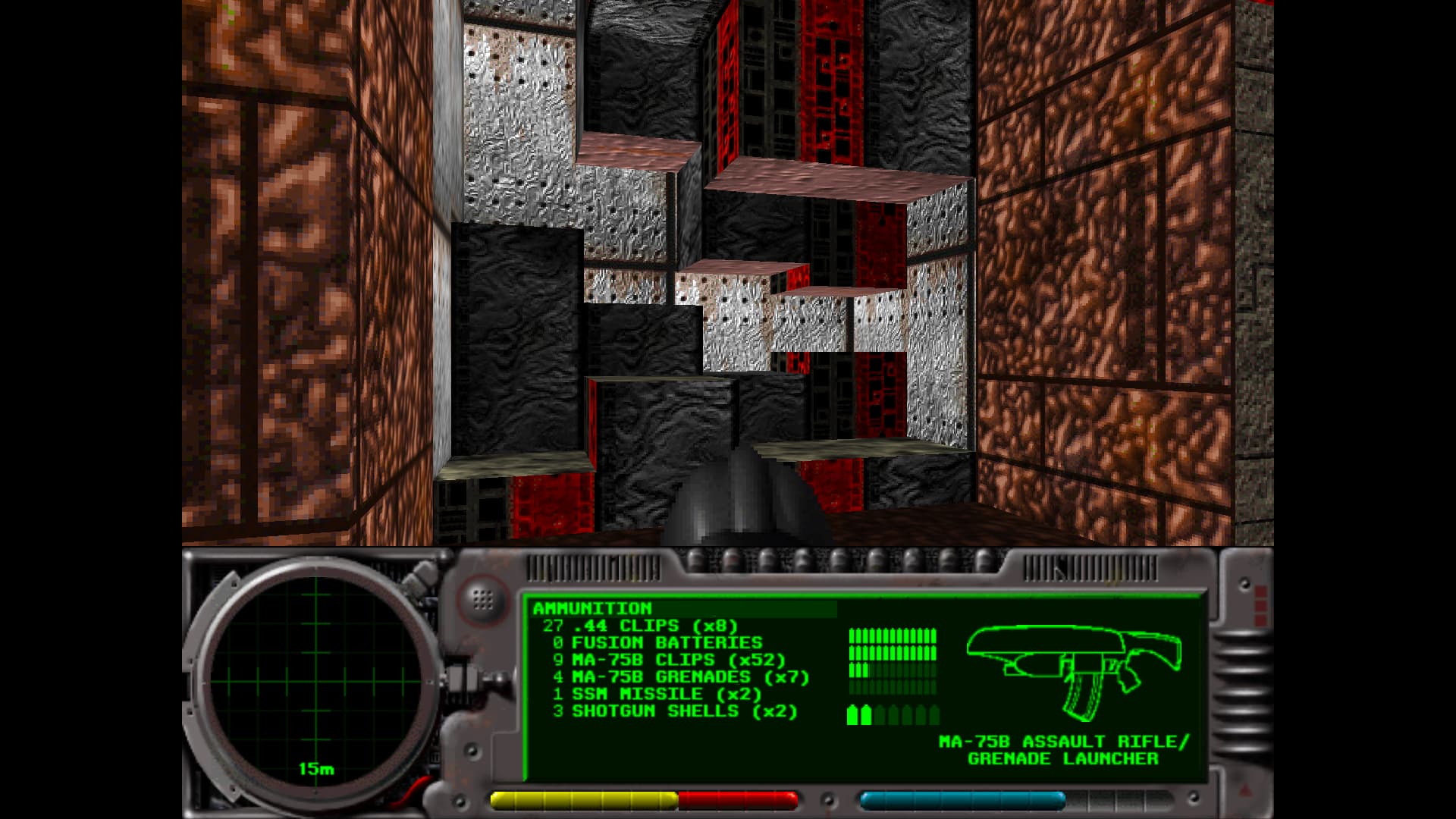Pick the SHOTGUN SHELLS inventory row

click(x=675, y=712)
